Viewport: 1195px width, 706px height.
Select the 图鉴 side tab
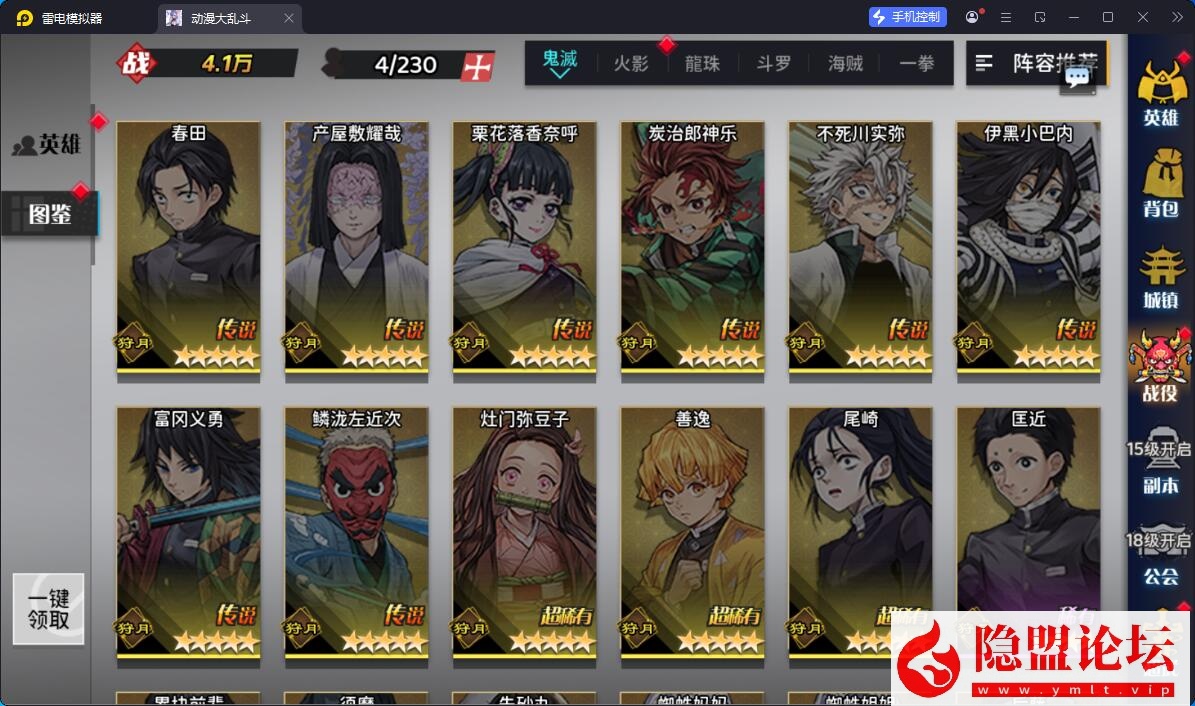(49, 213)
